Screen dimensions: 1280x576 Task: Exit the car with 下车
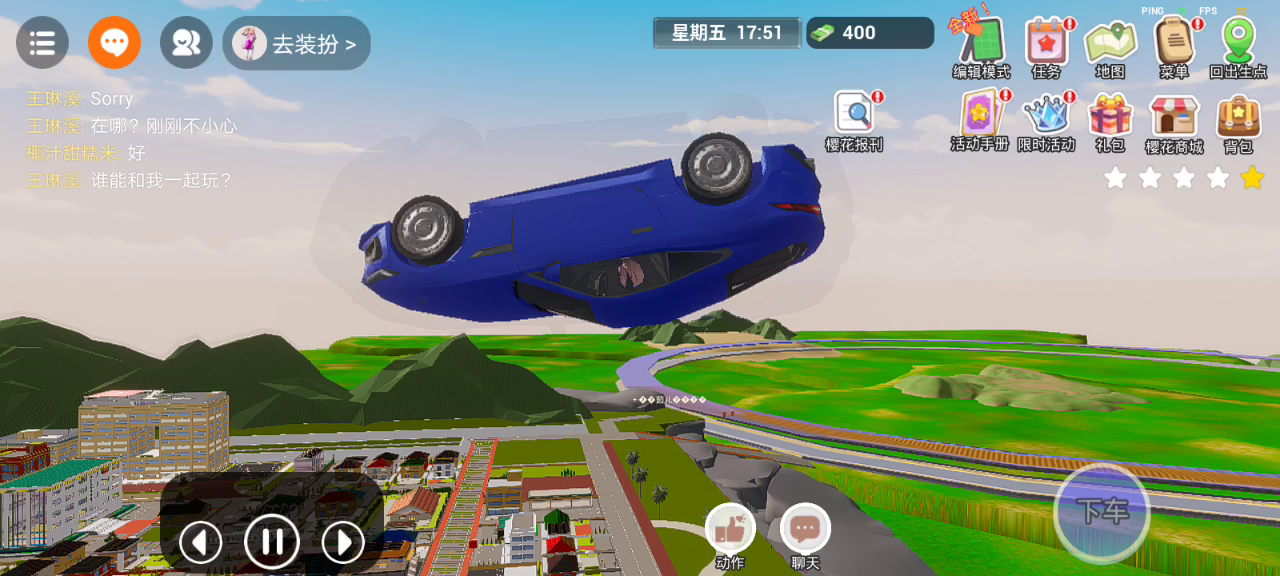(1102, 512)
